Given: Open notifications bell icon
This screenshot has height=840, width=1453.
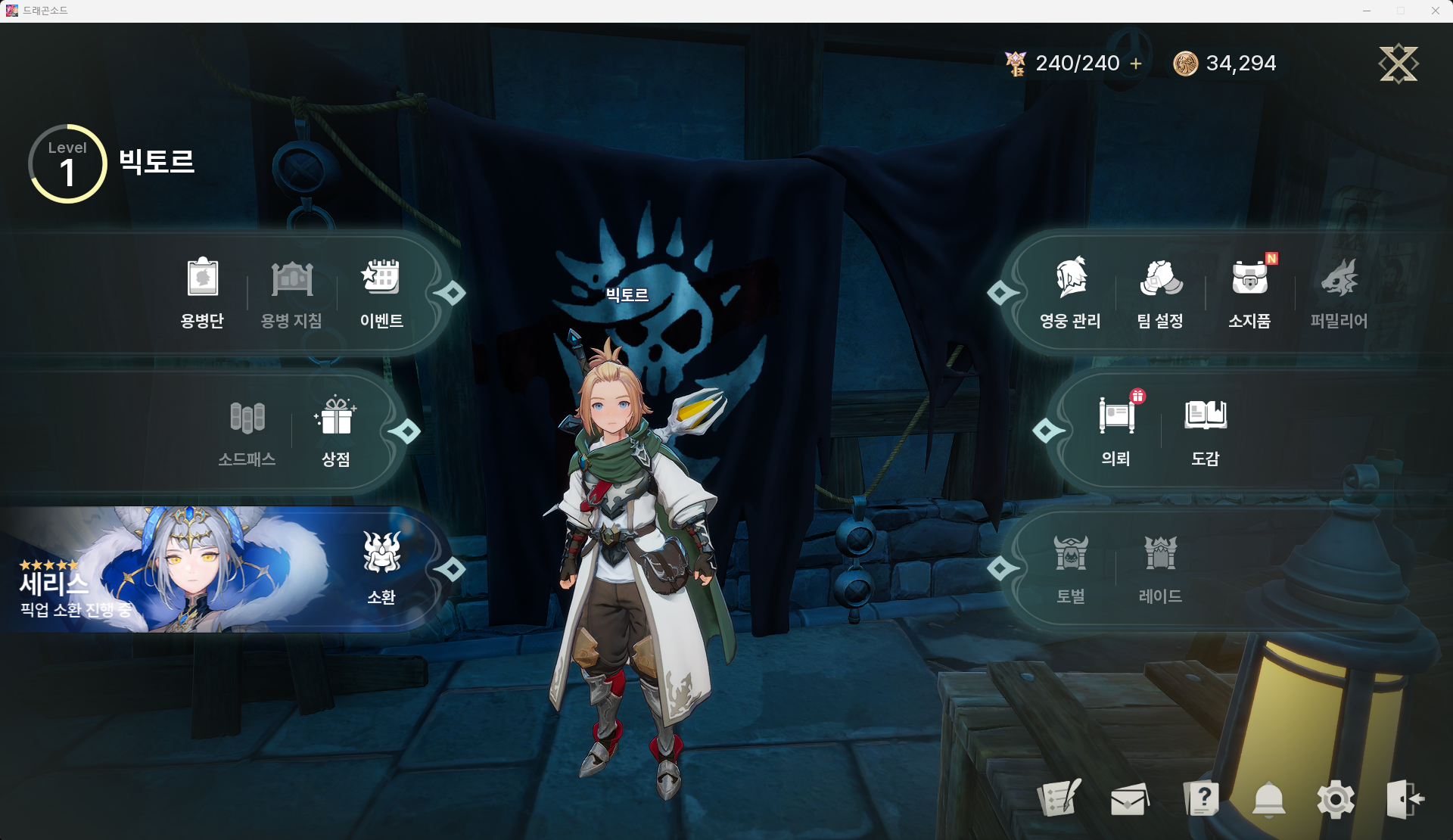Looking at the screenshot, I should point(1269,799).
